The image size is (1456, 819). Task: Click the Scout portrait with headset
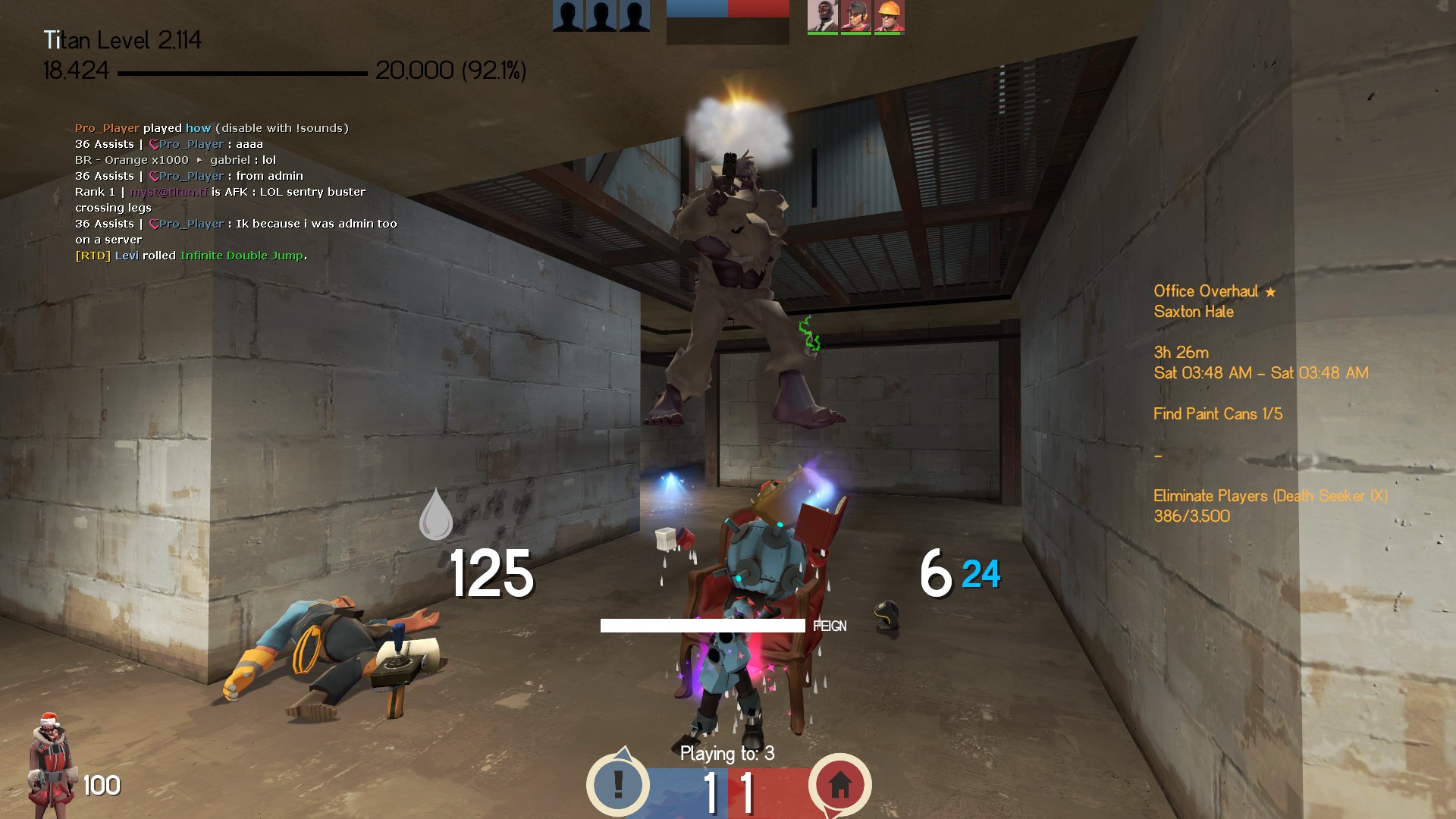(x=855, y=16)
